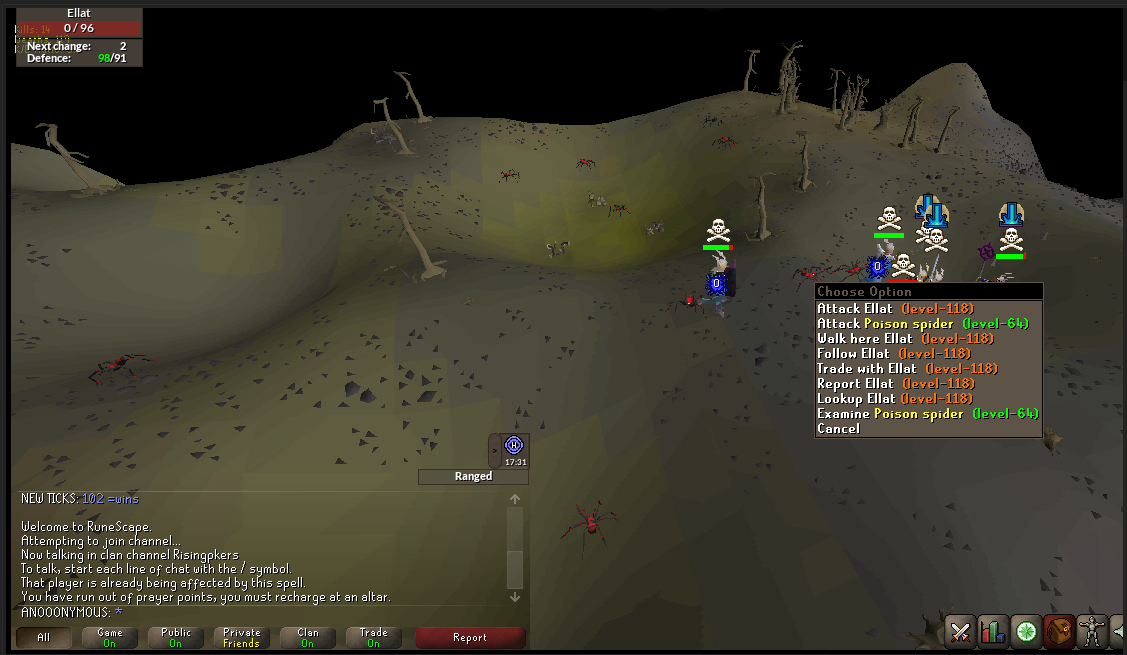Cancel the Choose Option menu

pos(838,429)
